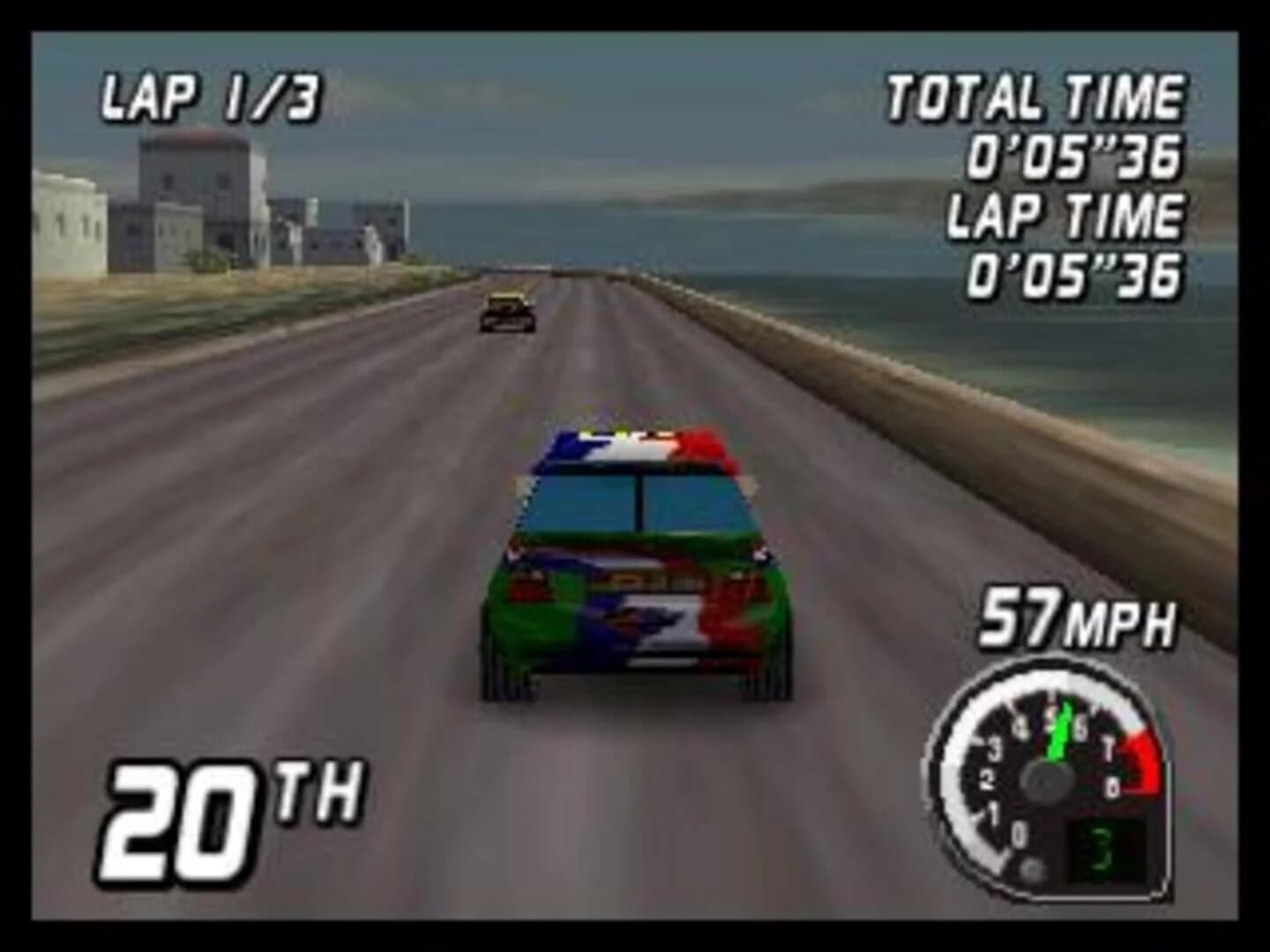Expand the total time value 0'05"36
Viewport: 1270px width, 952px height.
click(1076, 157)
